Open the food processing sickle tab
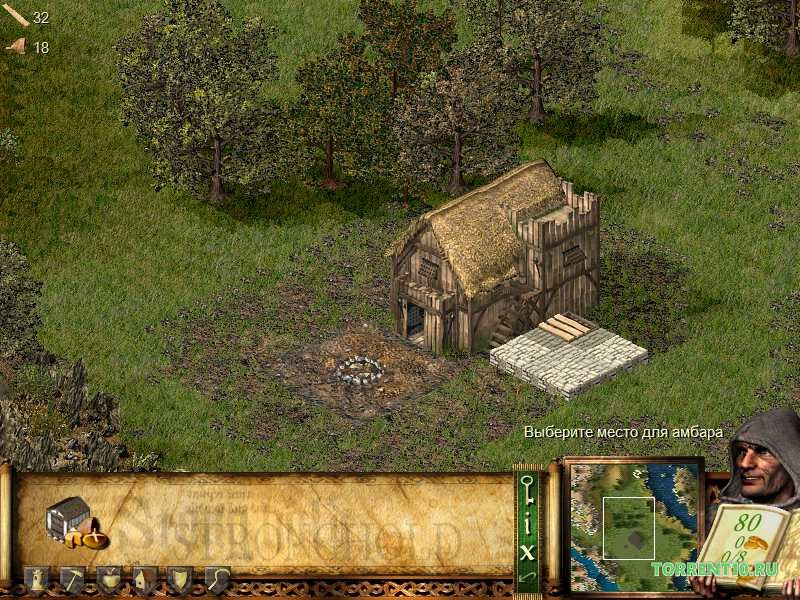 click(217, 579)
